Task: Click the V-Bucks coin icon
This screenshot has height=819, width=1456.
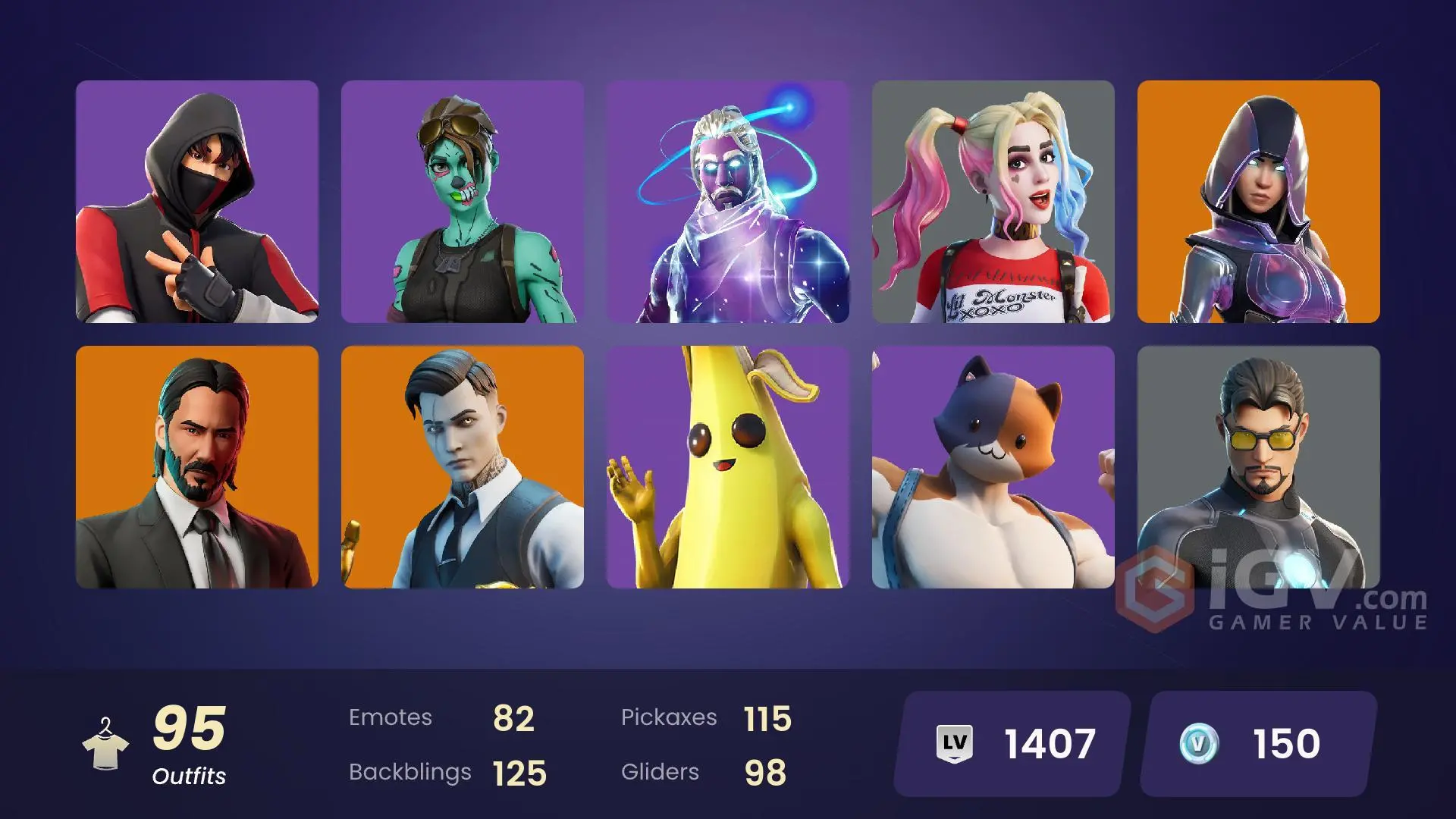Action: point(1198,744)
